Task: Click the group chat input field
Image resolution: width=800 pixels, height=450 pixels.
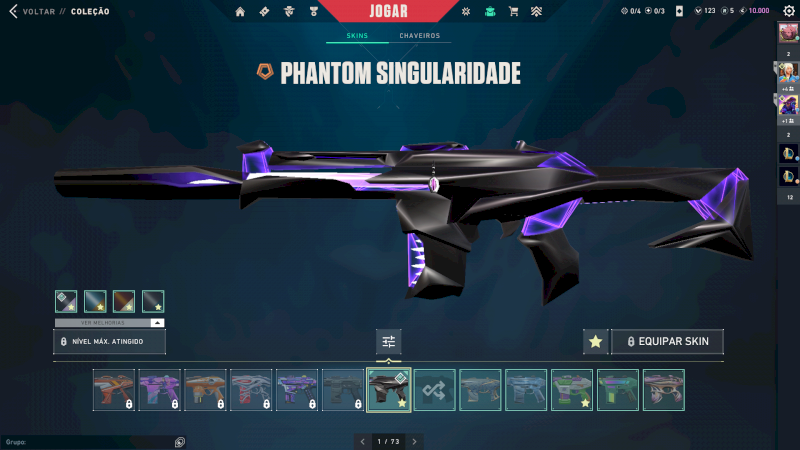Action: point(90,441)
